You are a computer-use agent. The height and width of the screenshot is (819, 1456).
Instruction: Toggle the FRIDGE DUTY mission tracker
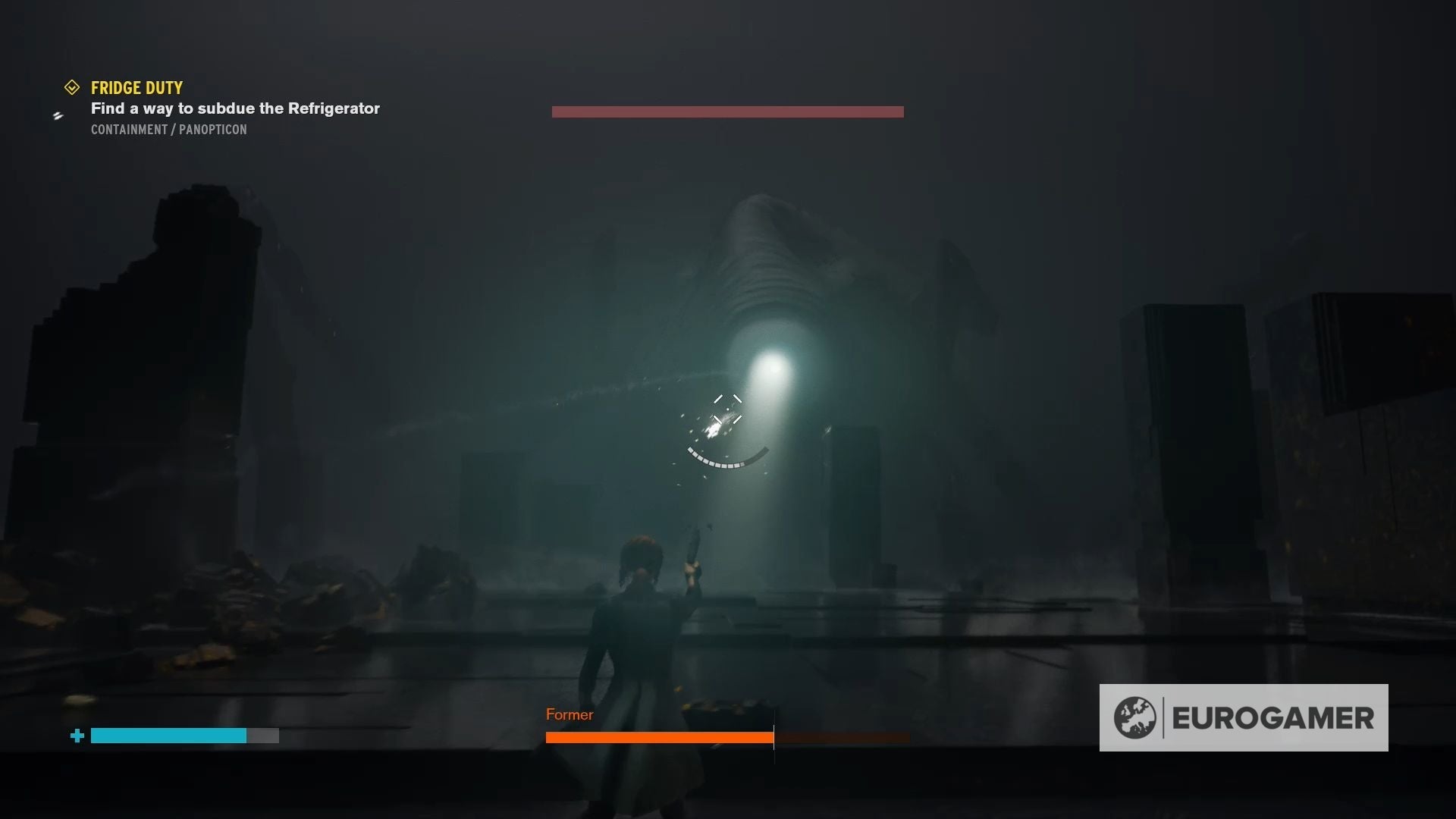pos(136,87)
